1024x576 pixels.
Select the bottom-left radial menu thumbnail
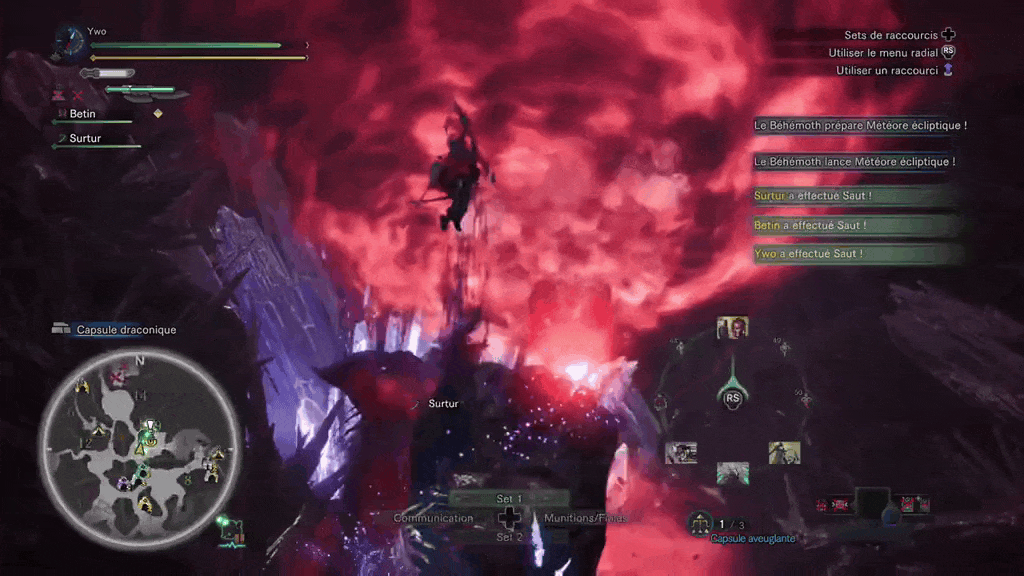coord(681,453)
